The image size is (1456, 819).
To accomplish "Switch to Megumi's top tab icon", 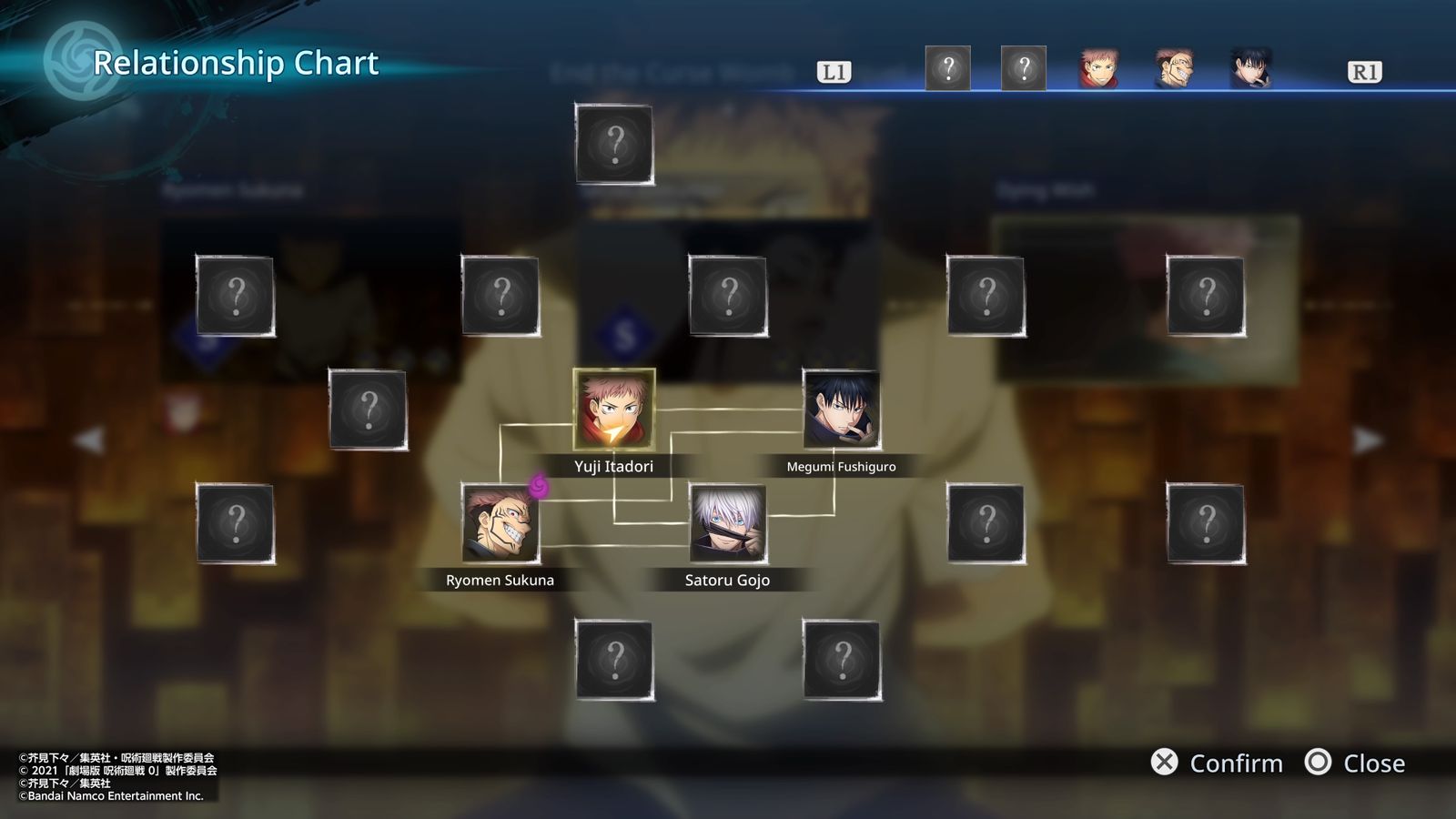I will coord(1250,69).
